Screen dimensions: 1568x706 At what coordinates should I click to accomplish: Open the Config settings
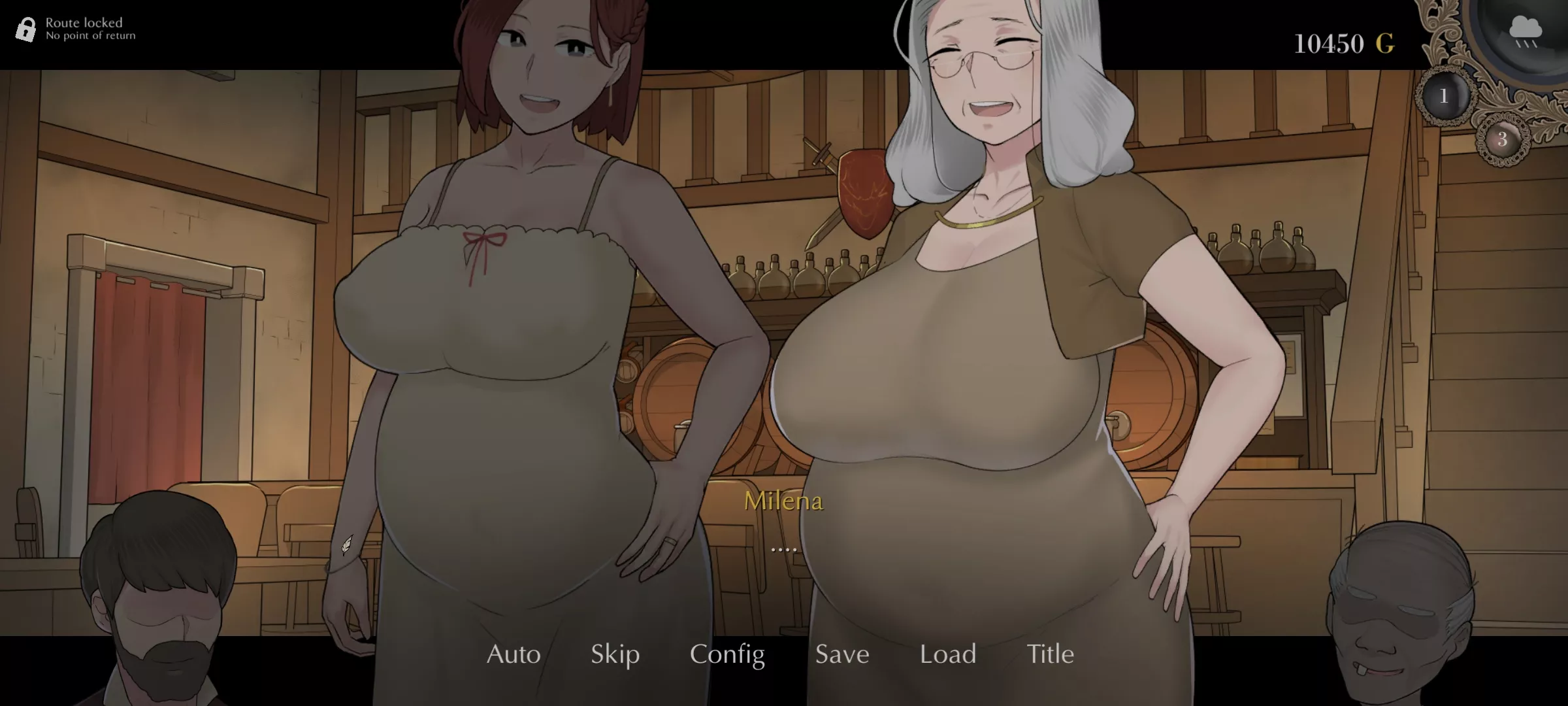click(727, 654)
